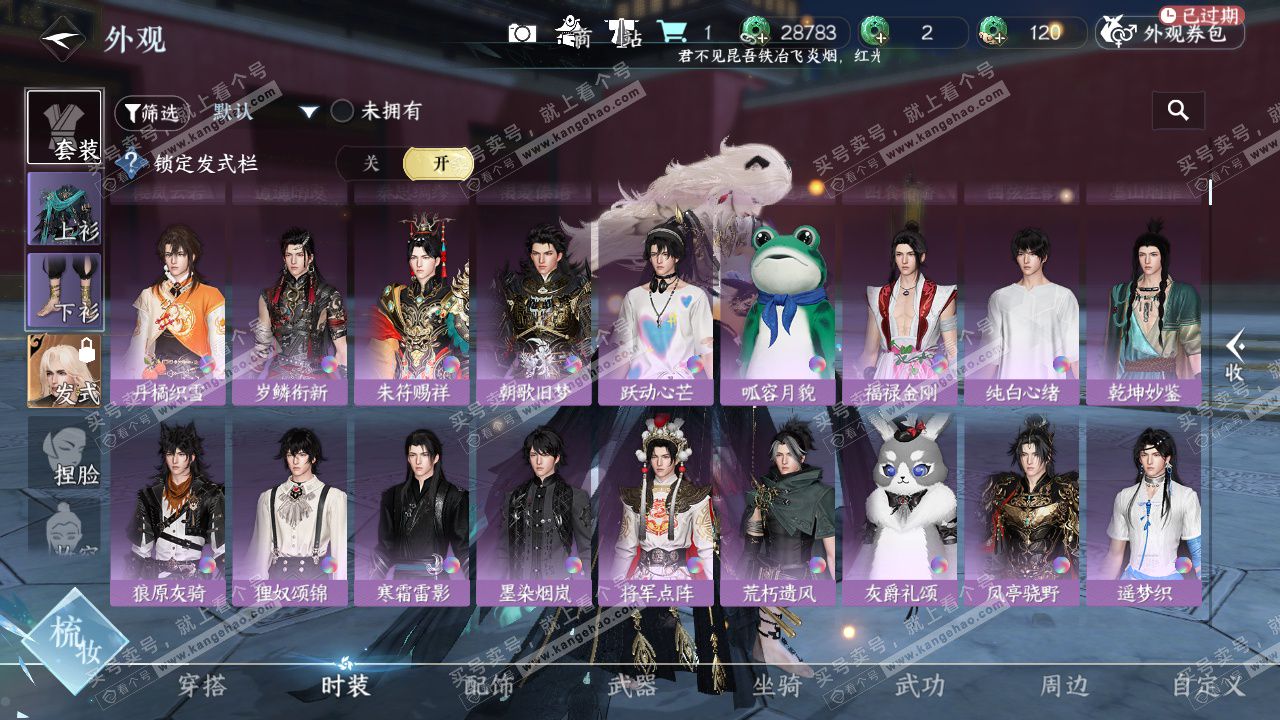
Task: Select the 套装 outfit set category
Action: (x=64, y=128)
